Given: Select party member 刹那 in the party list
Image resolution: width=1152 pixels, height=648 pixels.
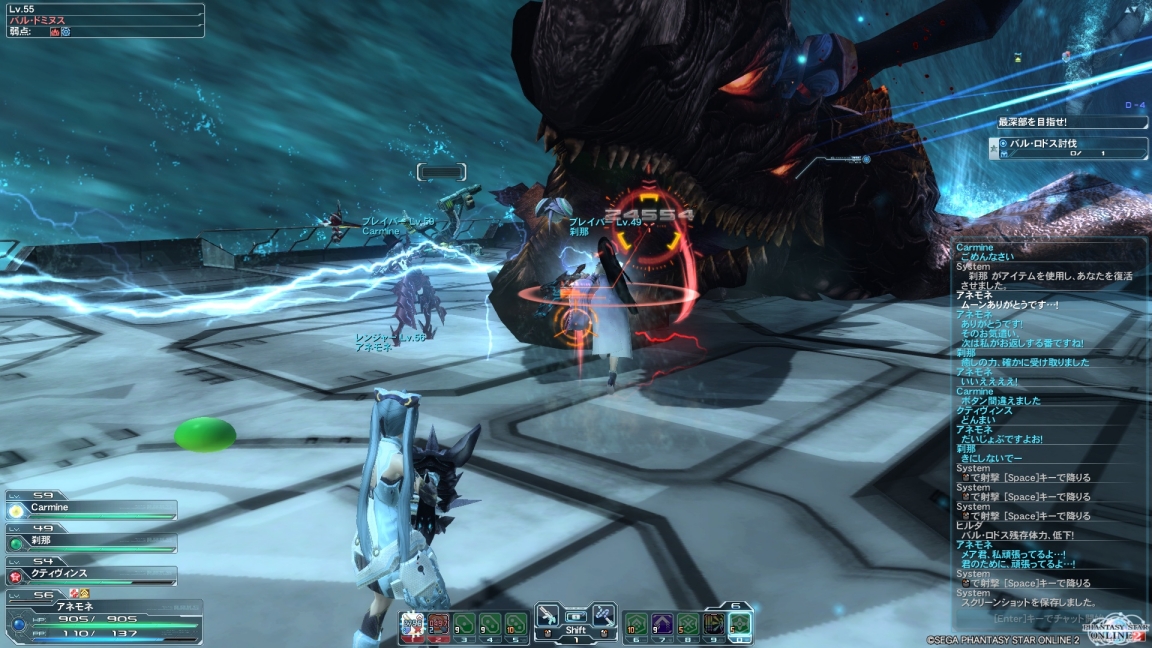Looking at the screenshot, I should 92,543.
